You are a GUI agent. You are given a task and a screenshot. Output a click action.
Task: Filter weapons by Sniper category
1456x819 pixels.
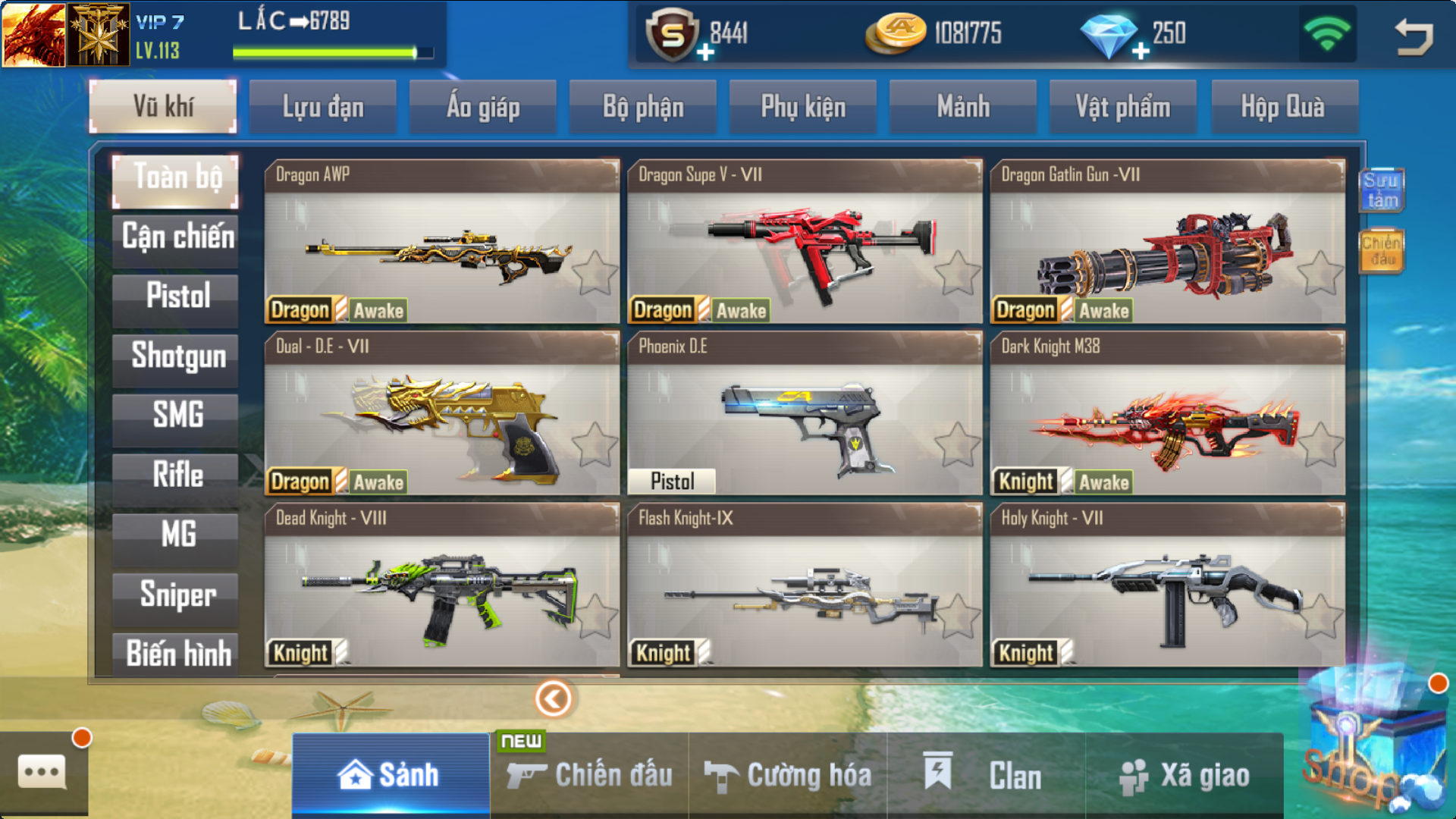point(176,595)
